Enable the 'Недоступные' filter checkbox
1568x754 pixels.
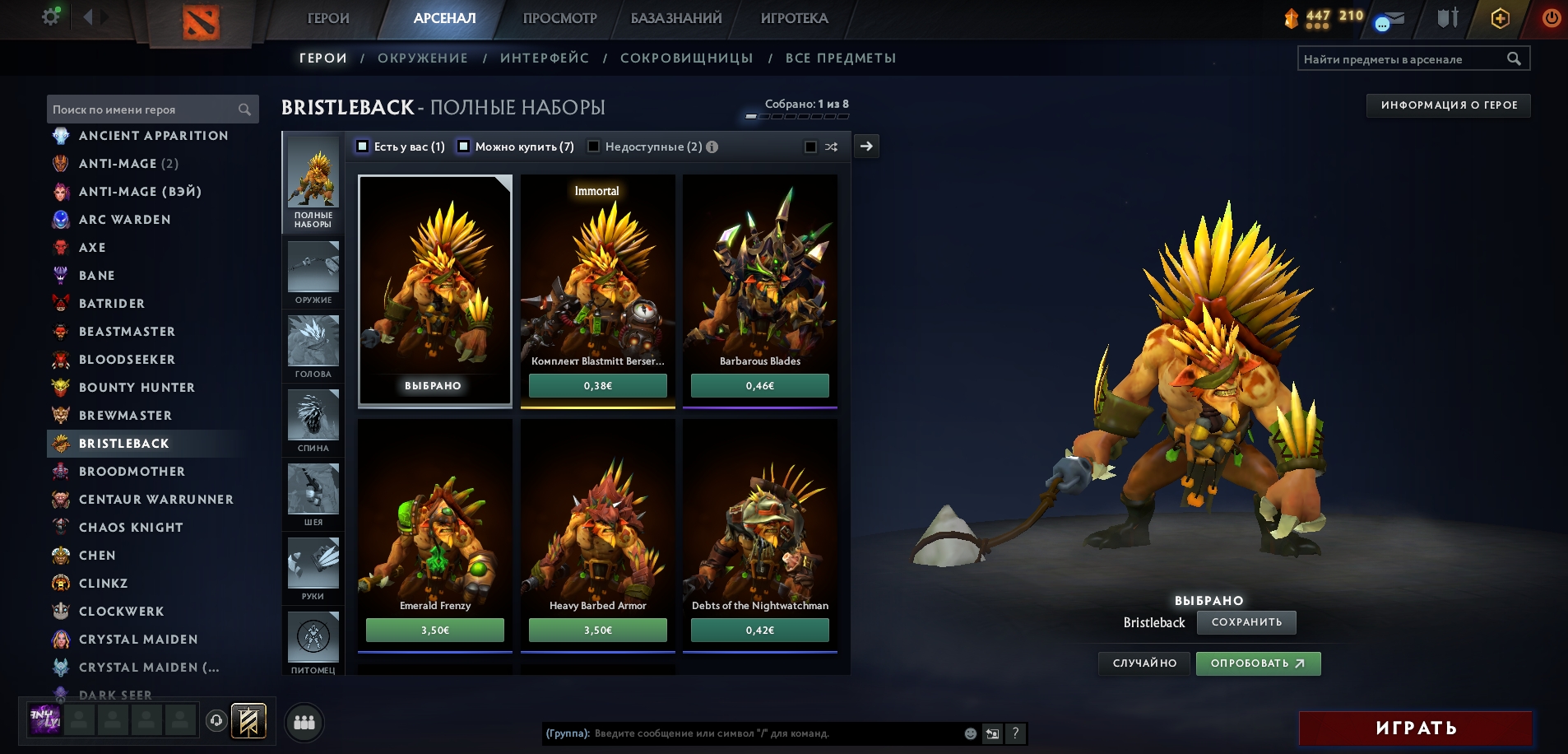(x=593, y=147)
